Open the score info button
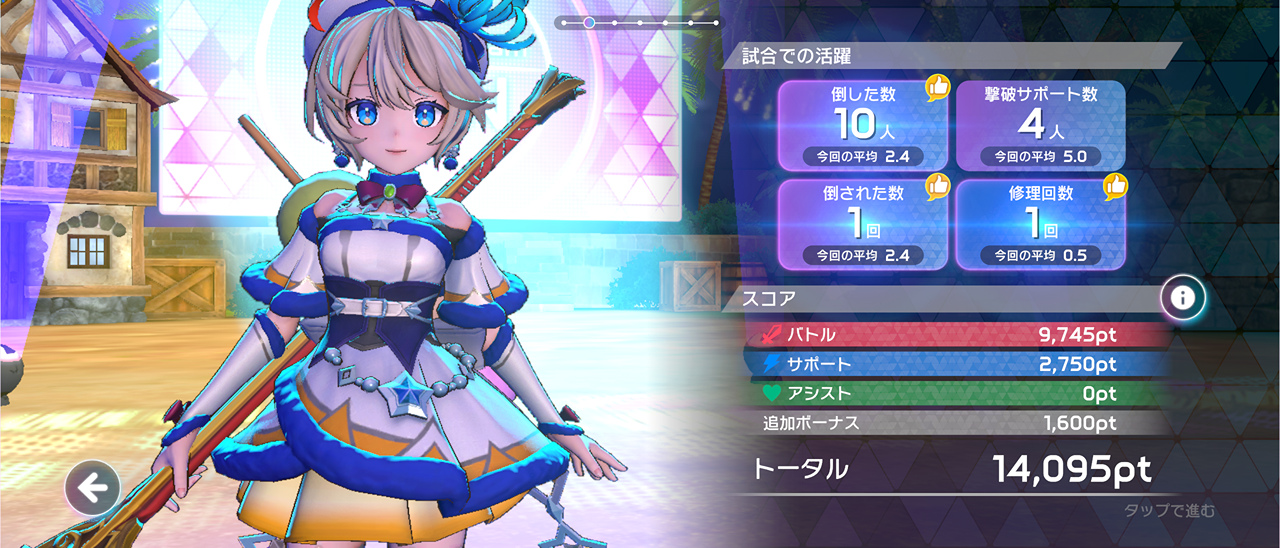1280x548 pixels. (x=1183, y=298)
